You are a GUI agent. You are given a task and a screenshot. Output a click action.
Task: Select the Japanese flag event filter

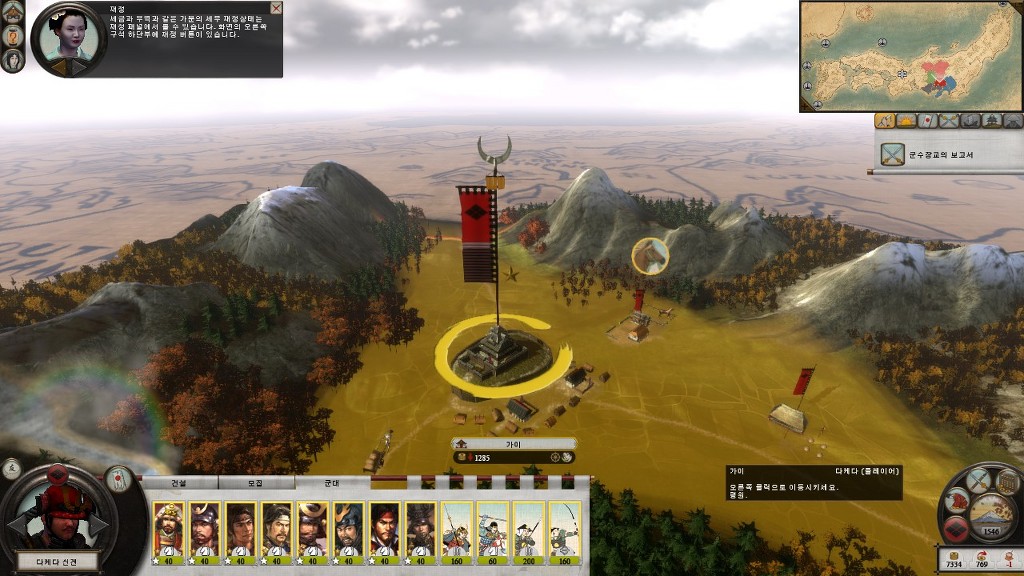coord(926,121)
